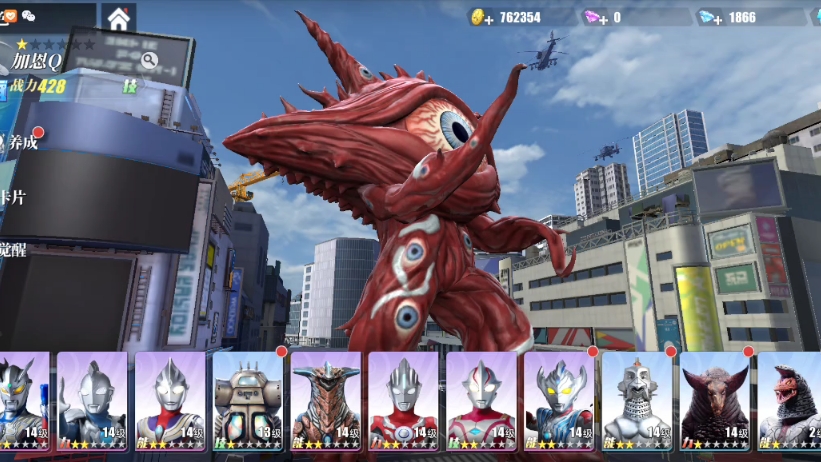The image size is (821, 462).
Task: Select the dark brown horned monster card
Action: coord(714,399)
